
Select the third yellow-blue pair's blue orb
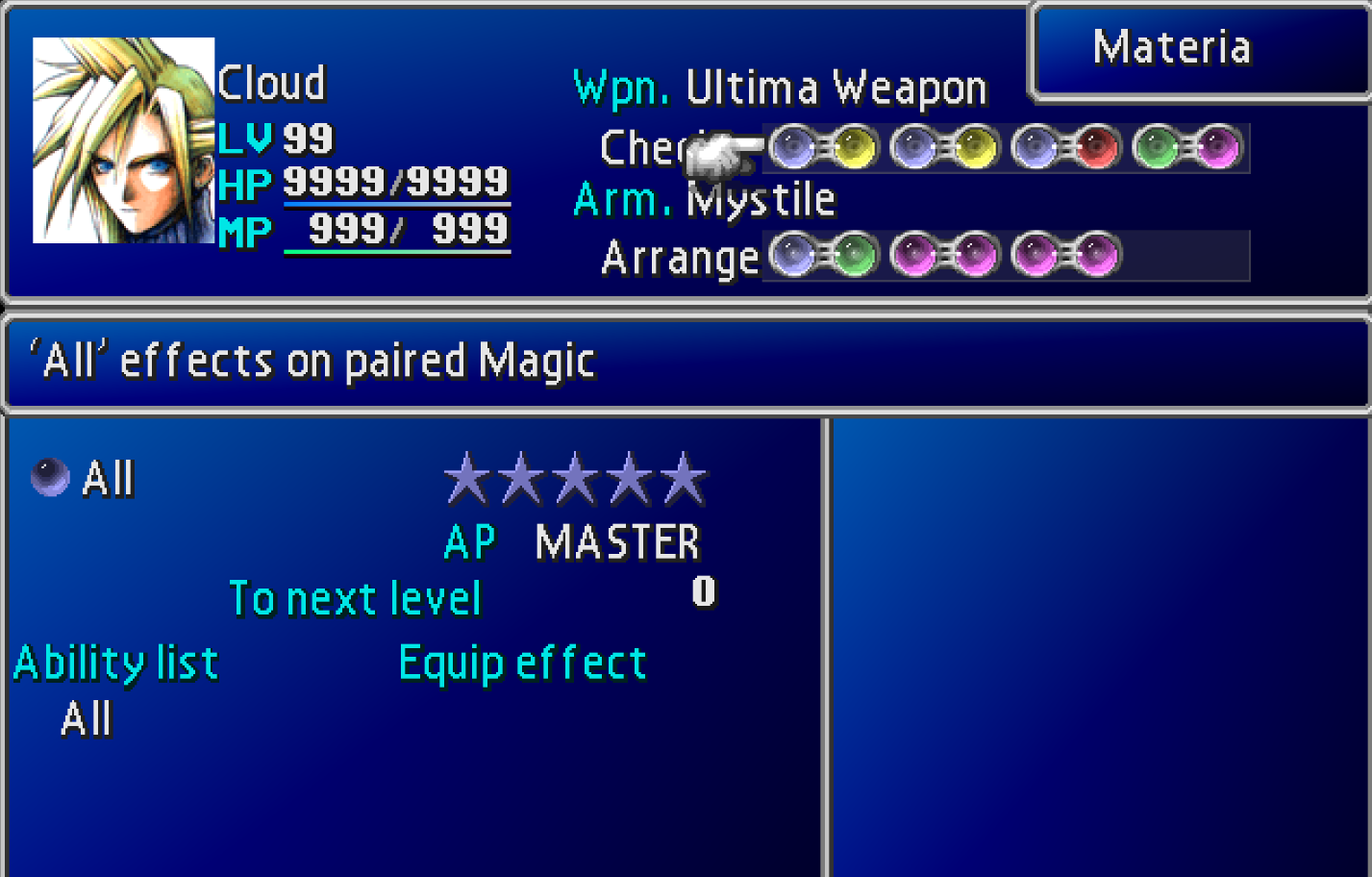click(1034, 146)
